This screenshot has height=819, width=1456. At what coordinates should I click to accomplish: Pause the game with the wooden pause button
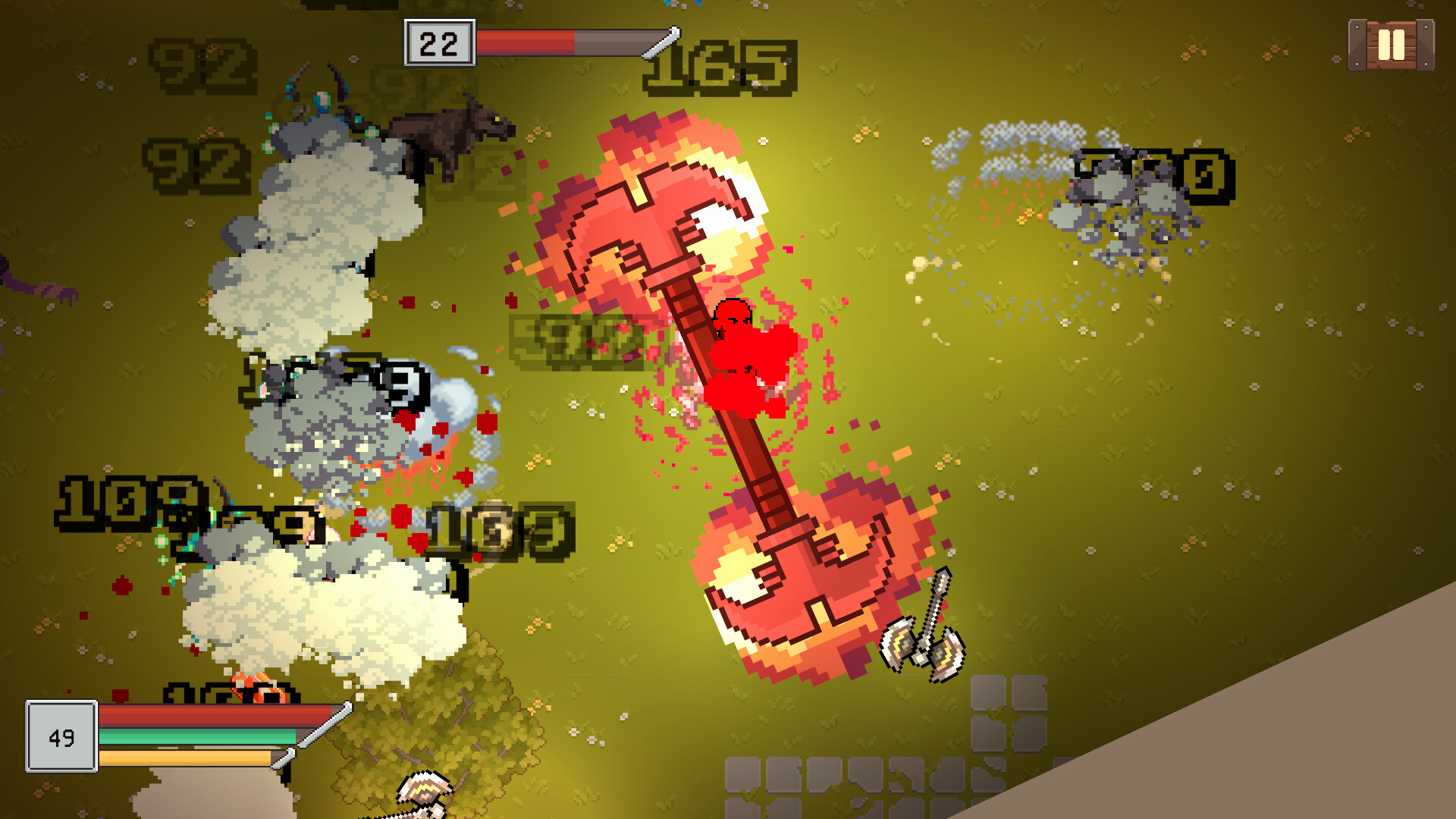click(1391, 45)
